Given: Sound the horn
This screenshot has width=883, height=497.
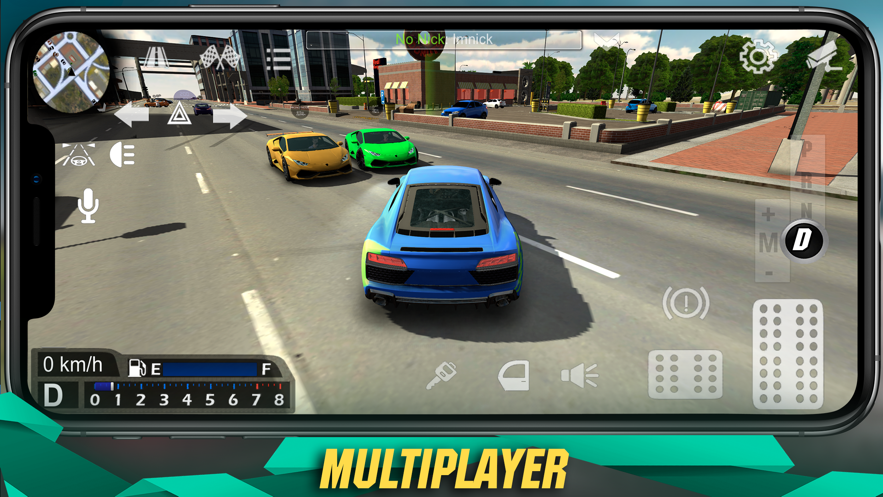Looking at the screenshot, I should pyautogui.click(x=579, y=375).
